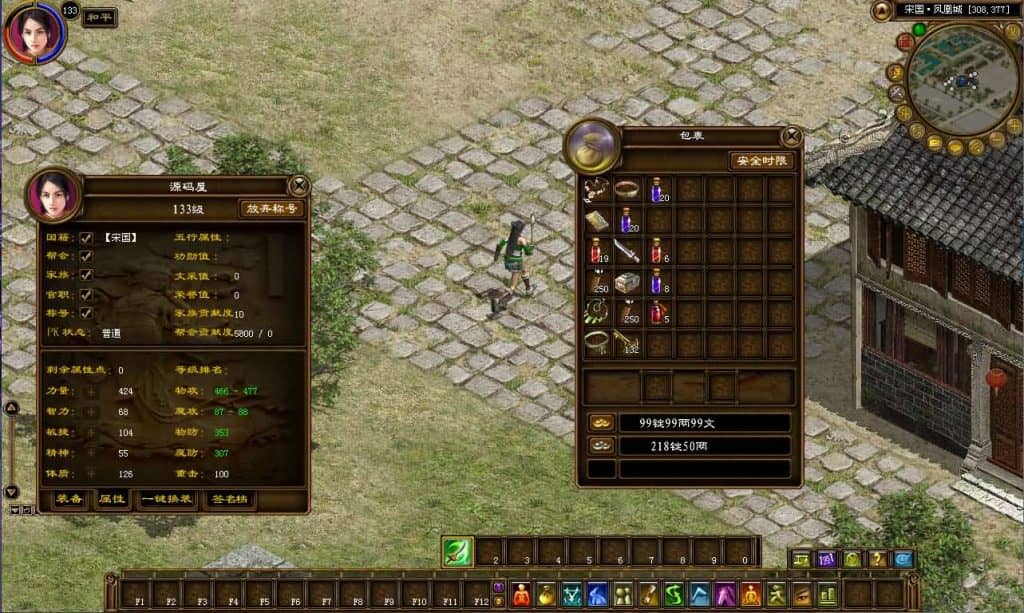Select the red potion stack of 19
1024x613 pixels.
[x=597, y=250]
